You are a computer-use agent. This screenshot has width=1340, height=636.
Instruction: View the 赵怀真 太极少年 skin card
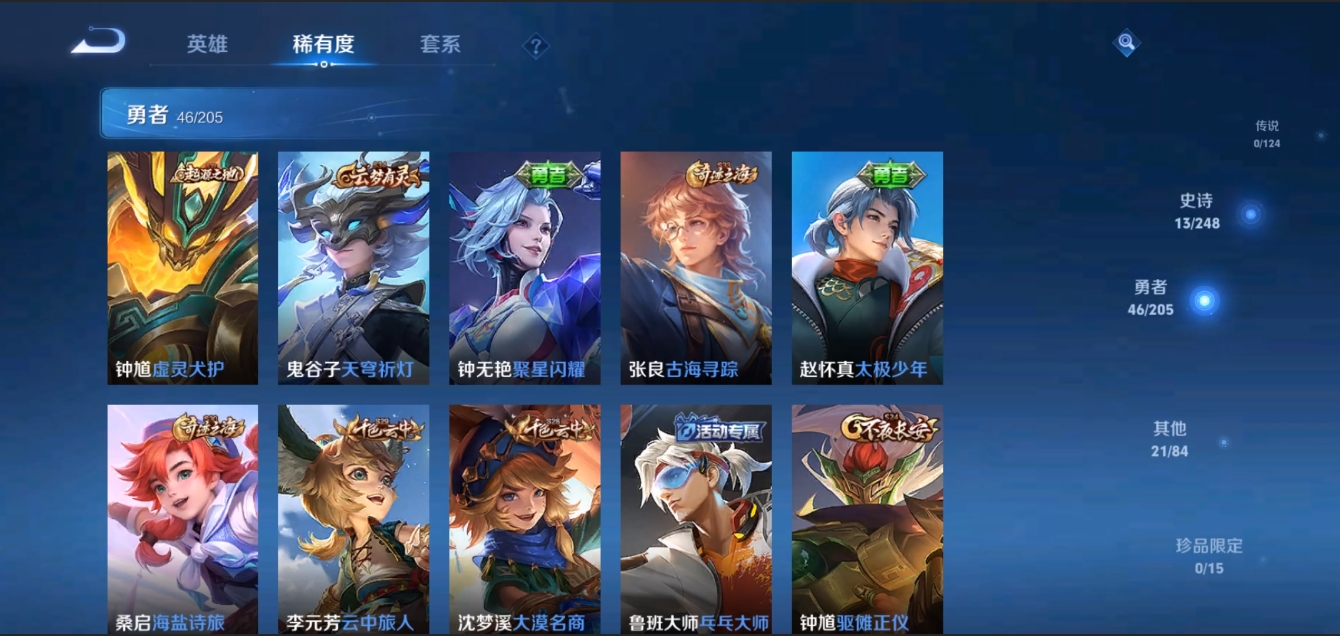[x=867, y=267]
